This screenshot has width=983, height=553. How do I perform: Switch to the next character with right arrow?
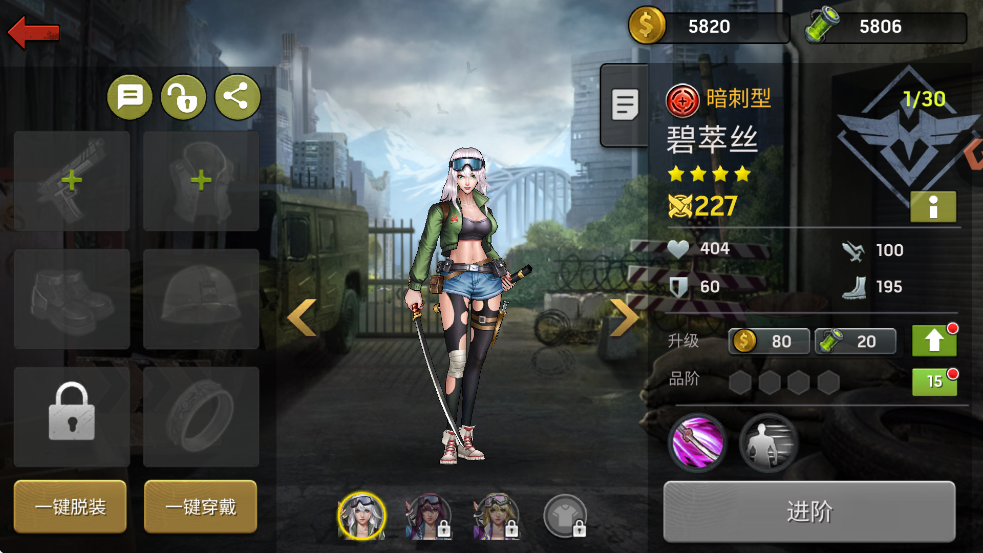(x=626, y=318)
